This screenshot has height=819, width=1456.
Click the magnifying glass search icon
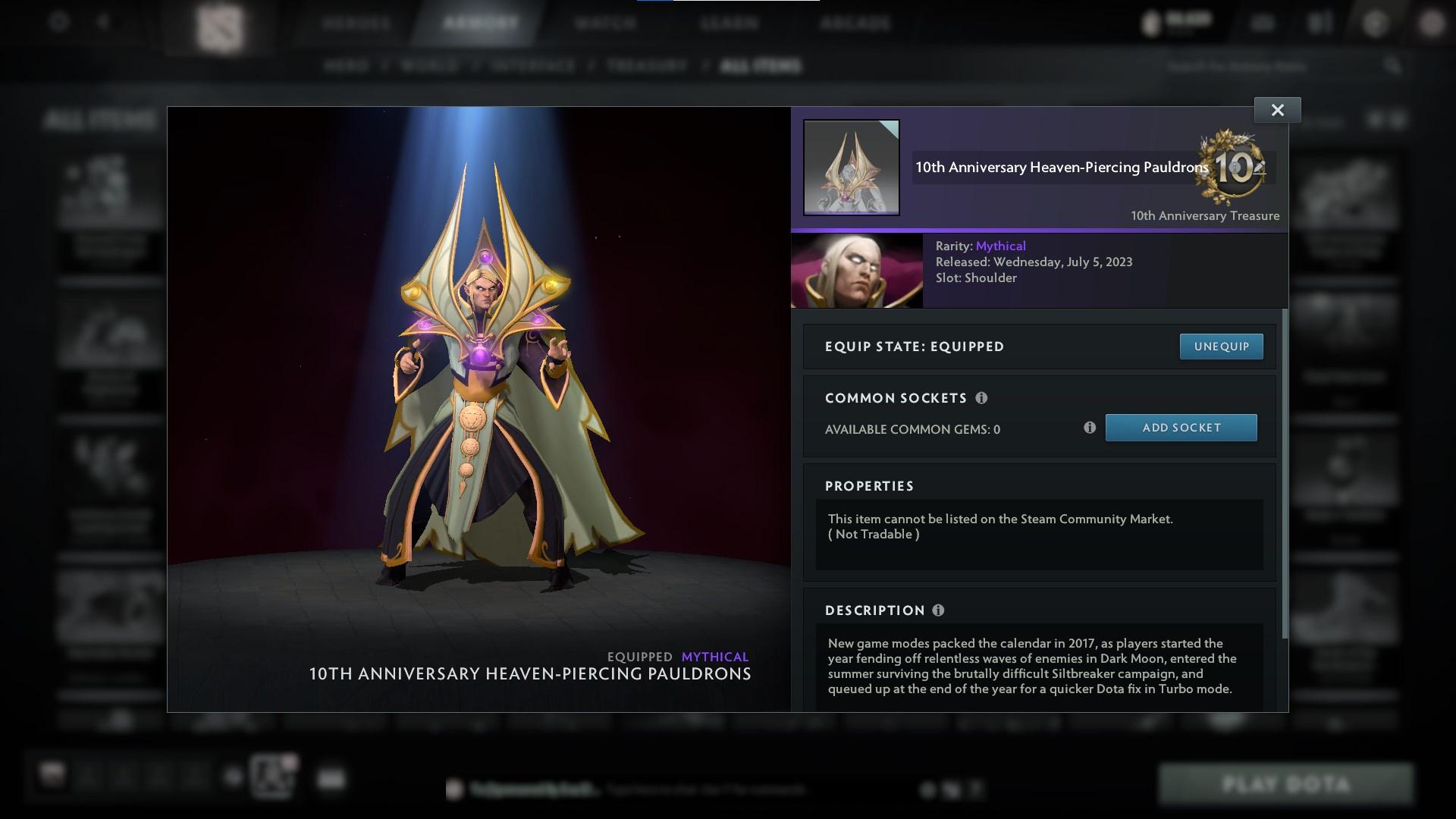1394,66
